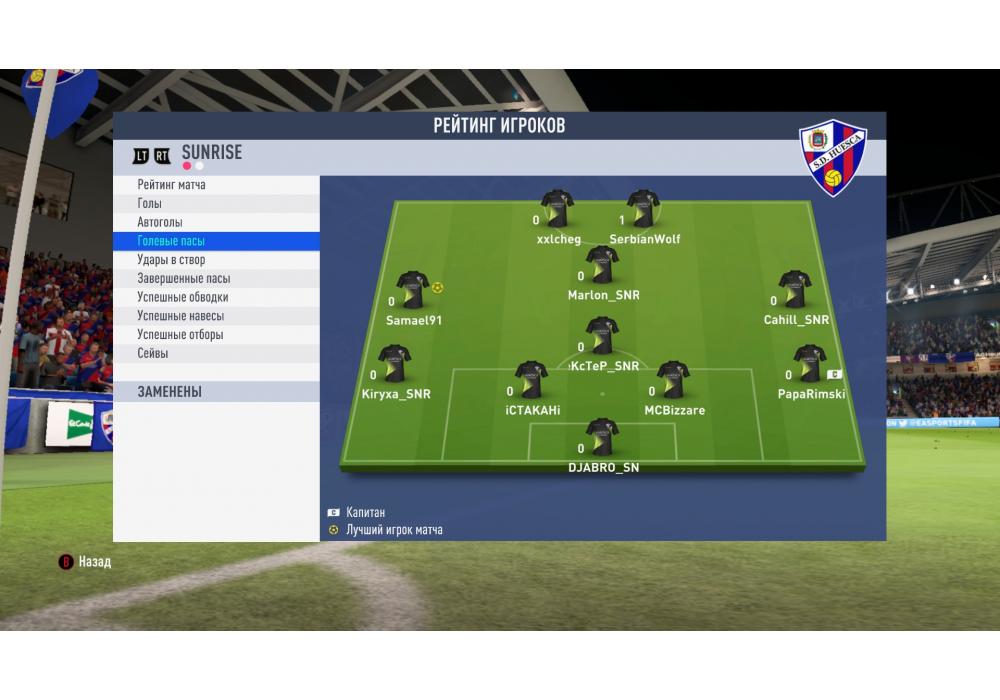The width and height of the screenshot is (1000, 700).
Task: Pick goalkeeper DJABRO_SN's shirt
Action: (x=602, y=438)
